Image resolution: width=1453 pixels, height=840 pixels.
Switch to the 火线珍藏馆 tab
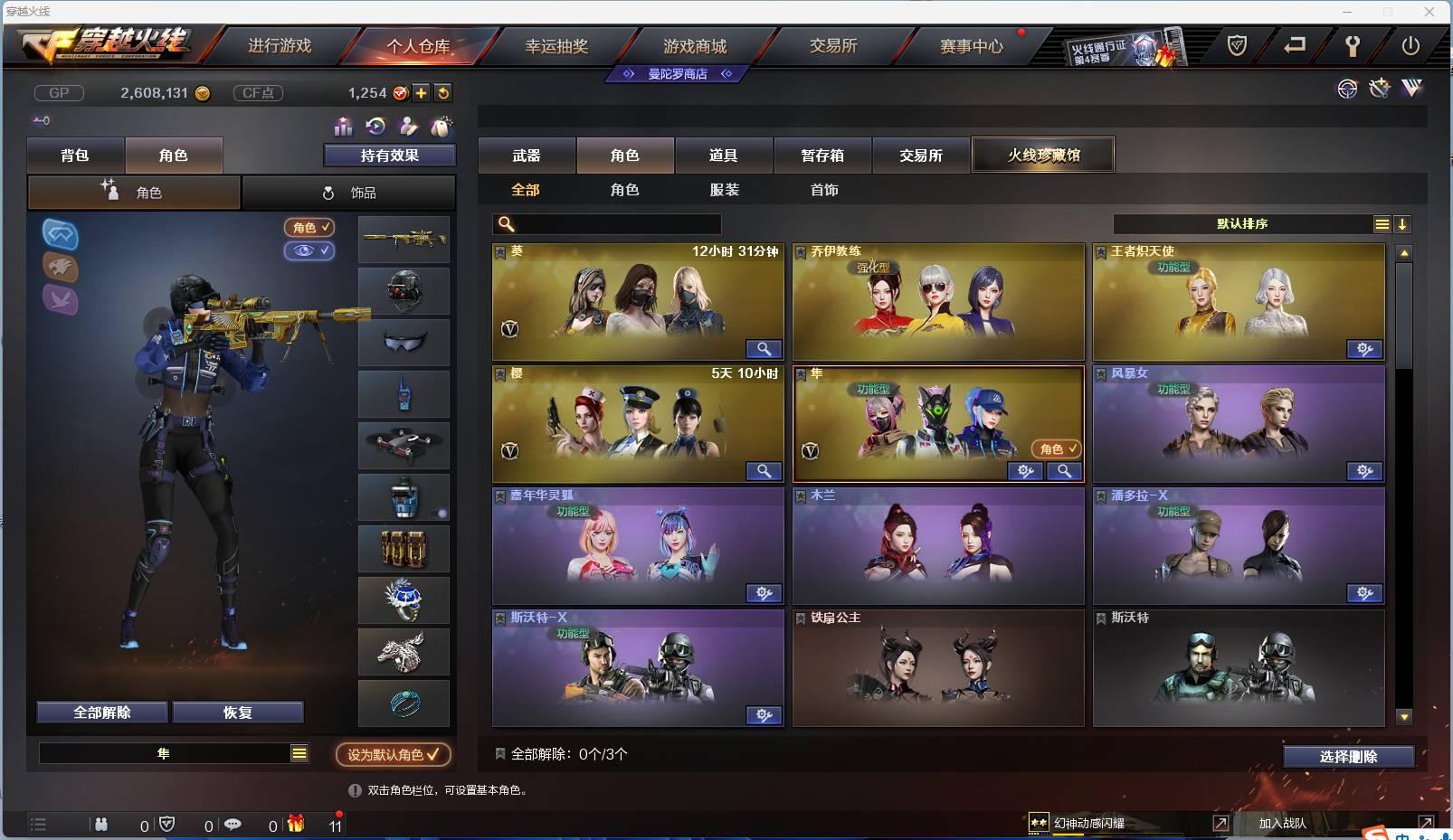(1043, 155)
